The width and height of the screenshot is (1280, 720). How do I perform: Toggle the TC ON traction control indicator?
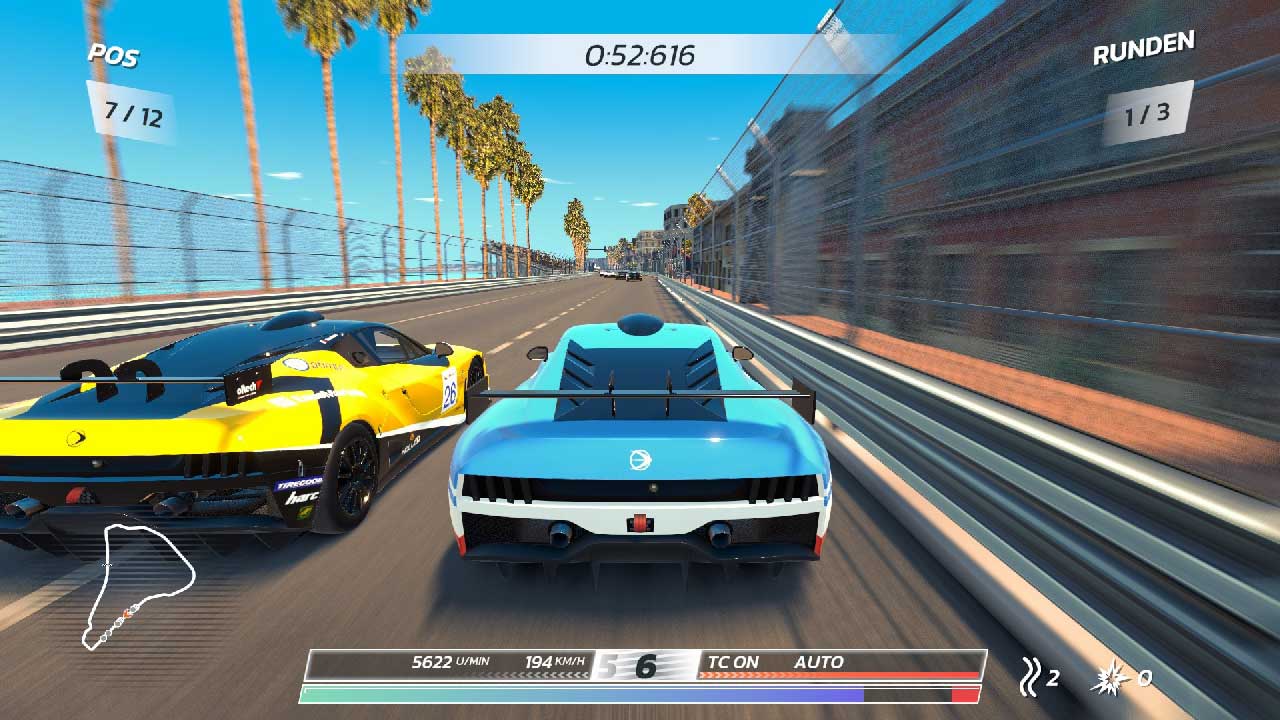point(733,662)
